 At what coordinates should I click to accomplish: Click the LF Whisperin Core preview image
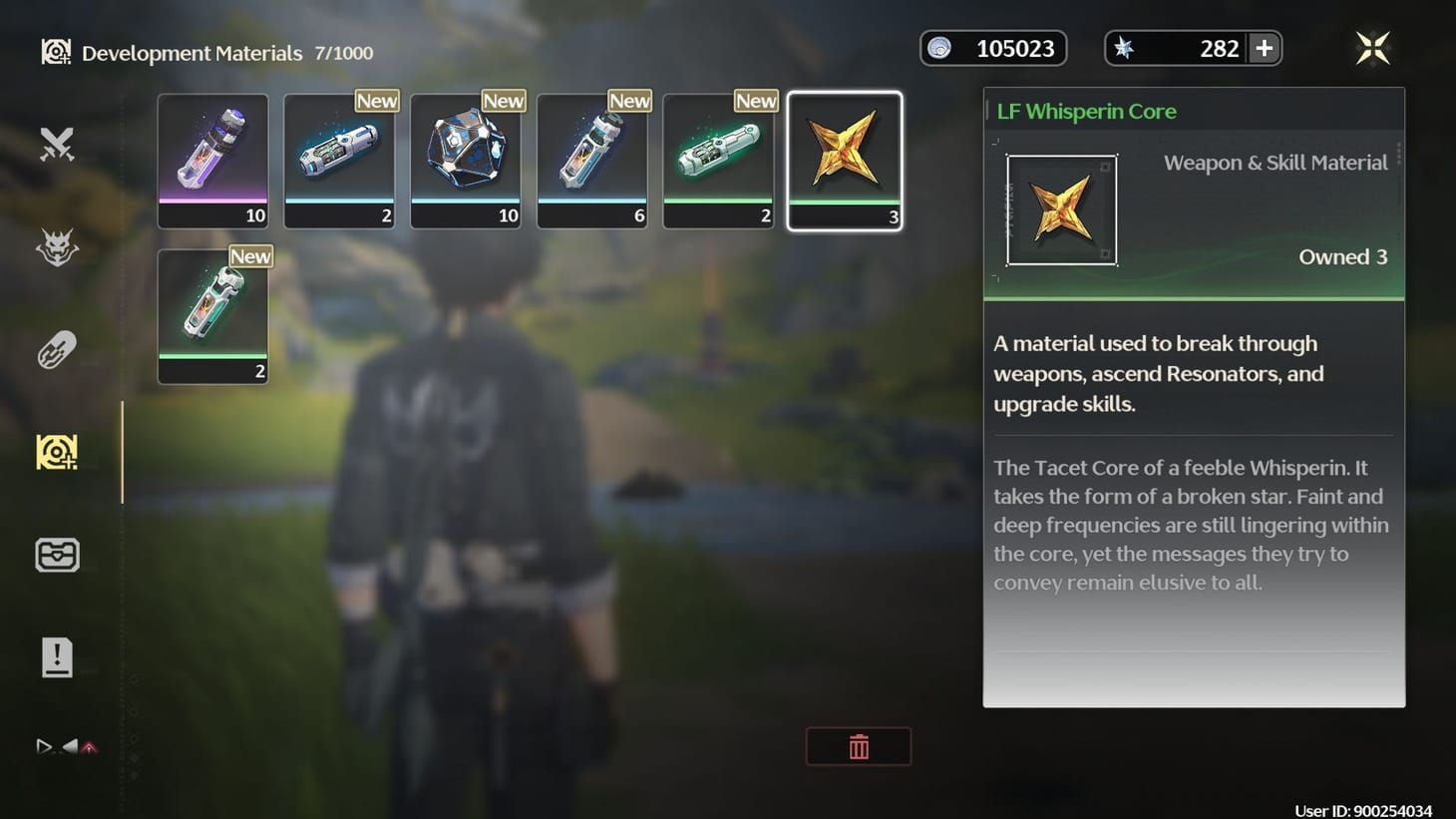tap(1062, 210)
